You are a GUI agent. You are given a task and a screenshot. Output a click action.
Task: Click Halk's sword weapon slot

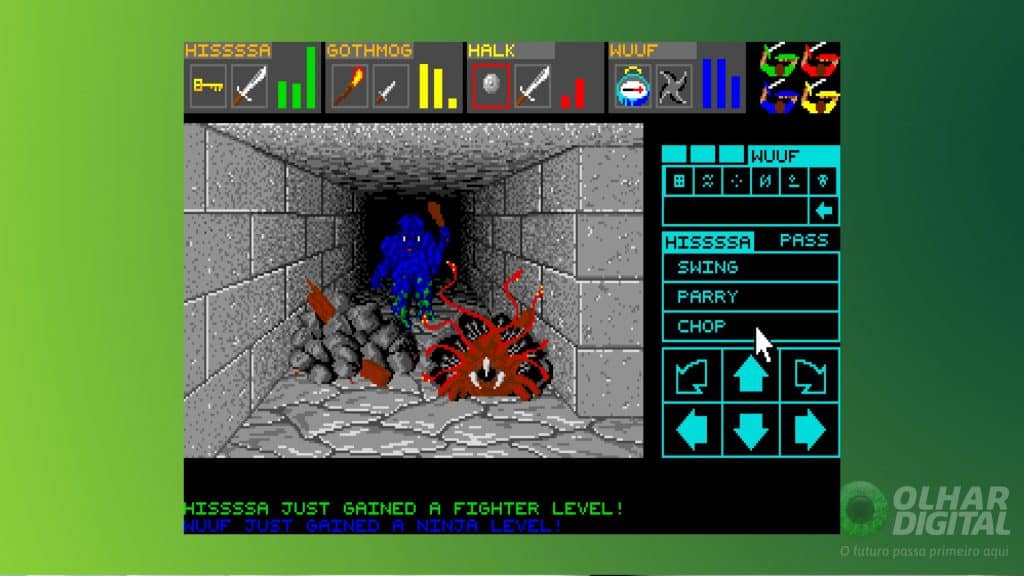click(x=533, y=86)
